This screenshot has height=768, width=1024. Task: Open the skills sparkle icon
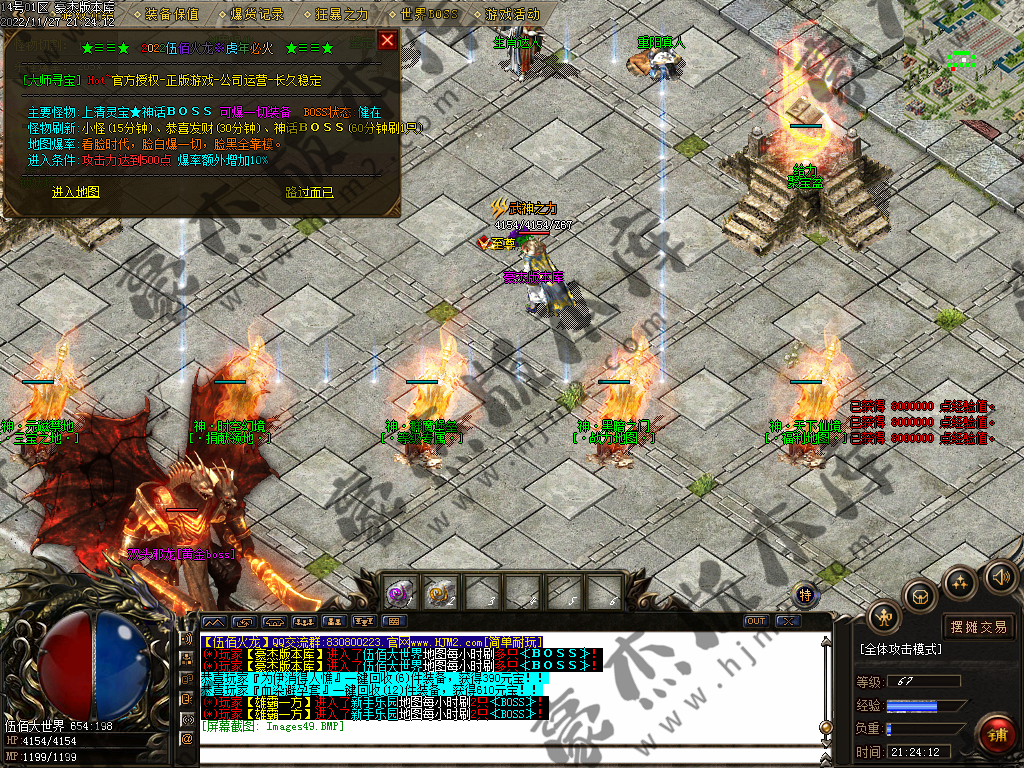point(960,582)
